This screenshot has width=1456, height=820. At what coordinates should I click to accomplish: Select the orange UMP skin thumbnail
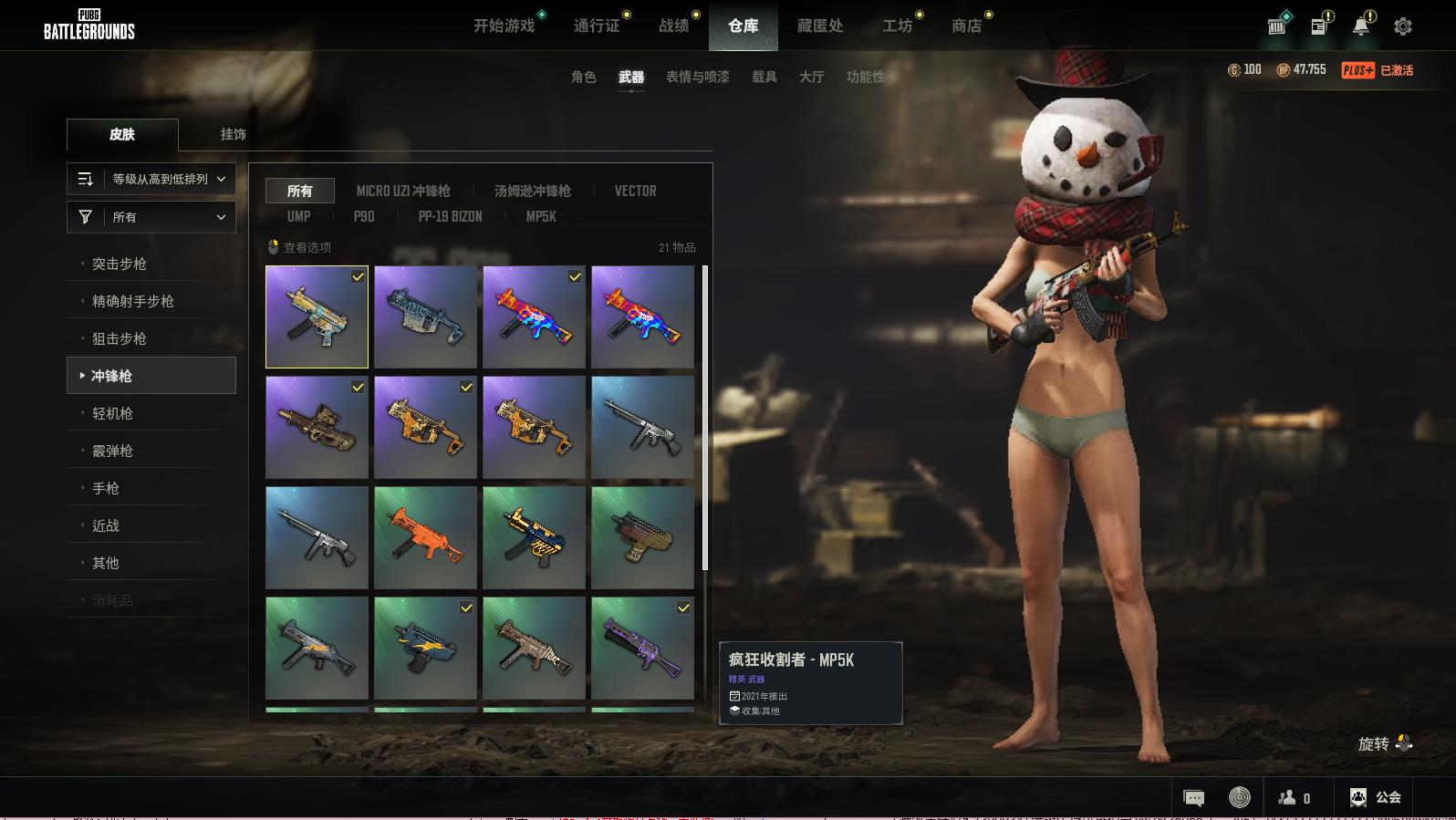(x=425, y=537)
